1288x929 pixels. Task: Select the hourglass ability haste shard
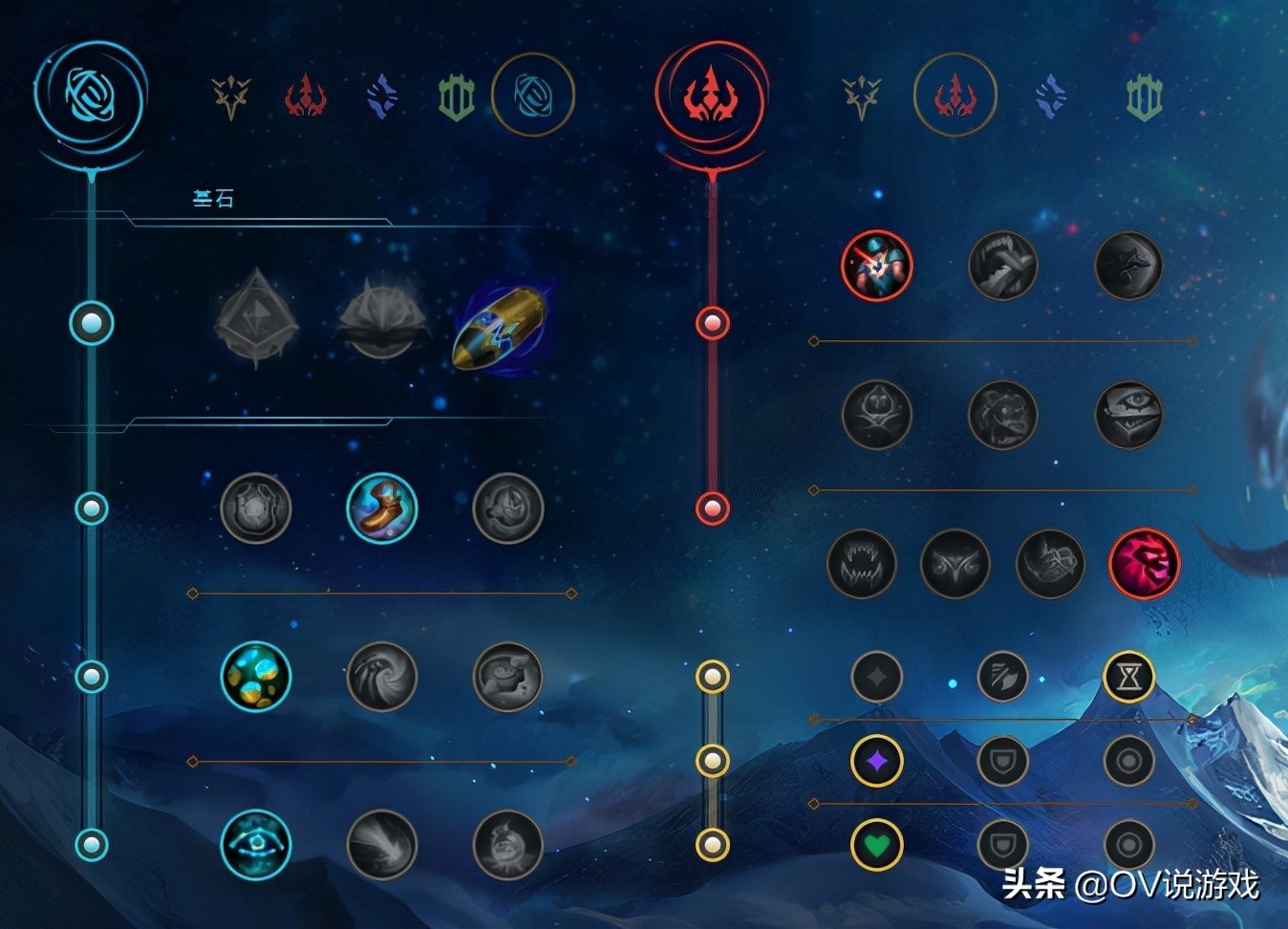[x=1128, y=677]
